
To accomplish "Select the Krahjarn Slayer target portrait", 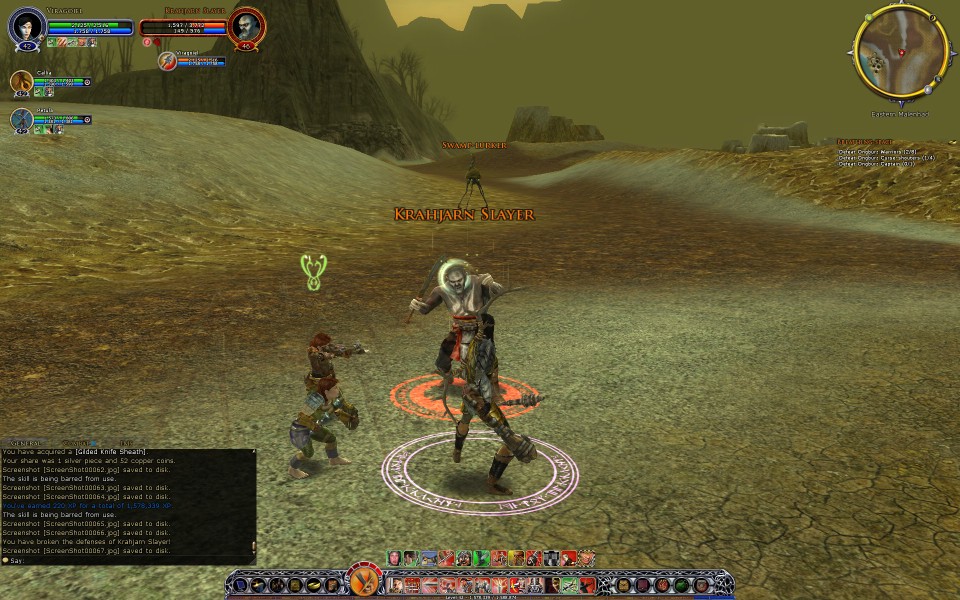I will click(244, 27).
